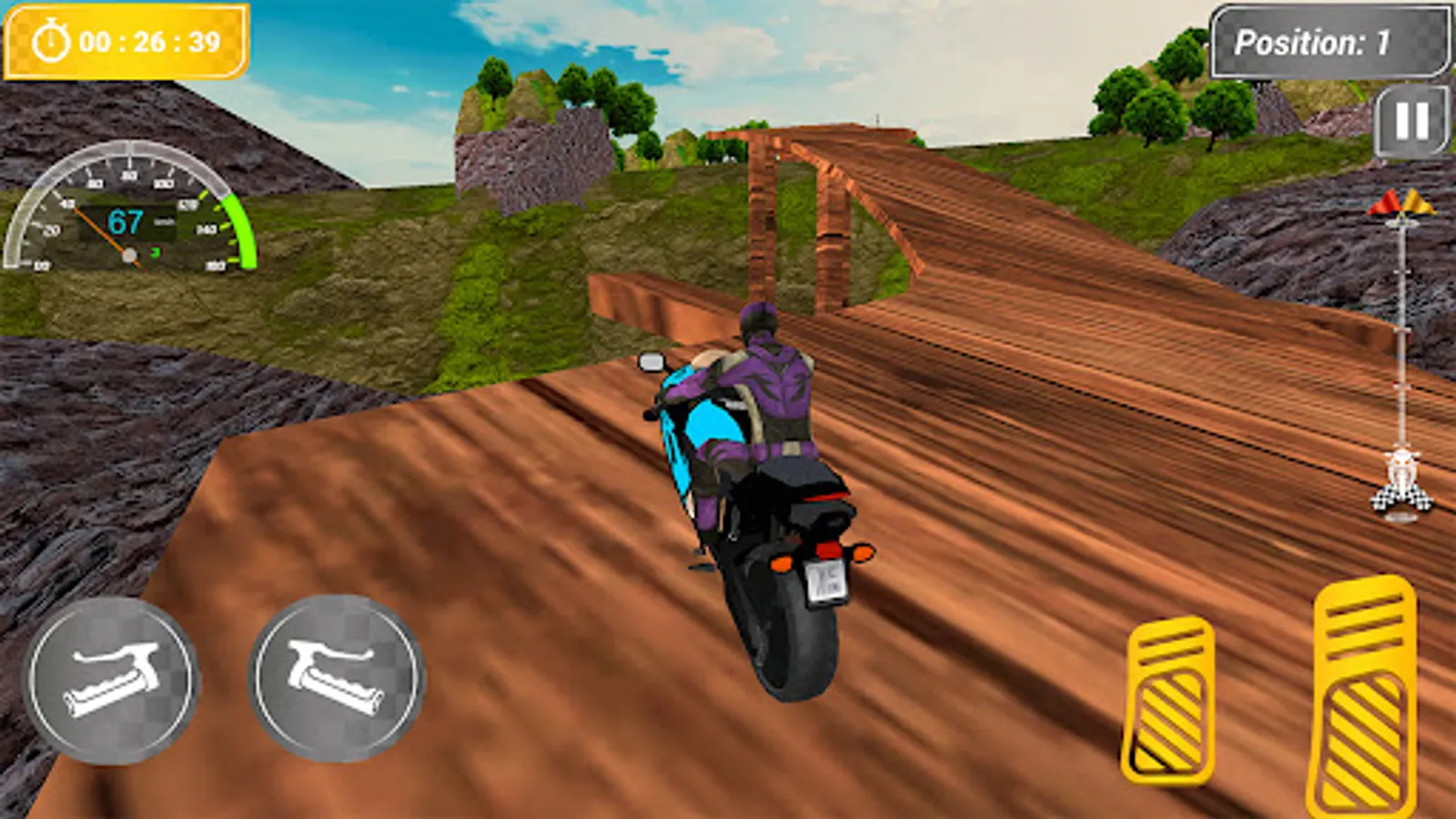Tap the stopwatch icon in the timer badge
Viewport: 1456px width, 819px height.
pyautogui.click(x=52, y=40)
